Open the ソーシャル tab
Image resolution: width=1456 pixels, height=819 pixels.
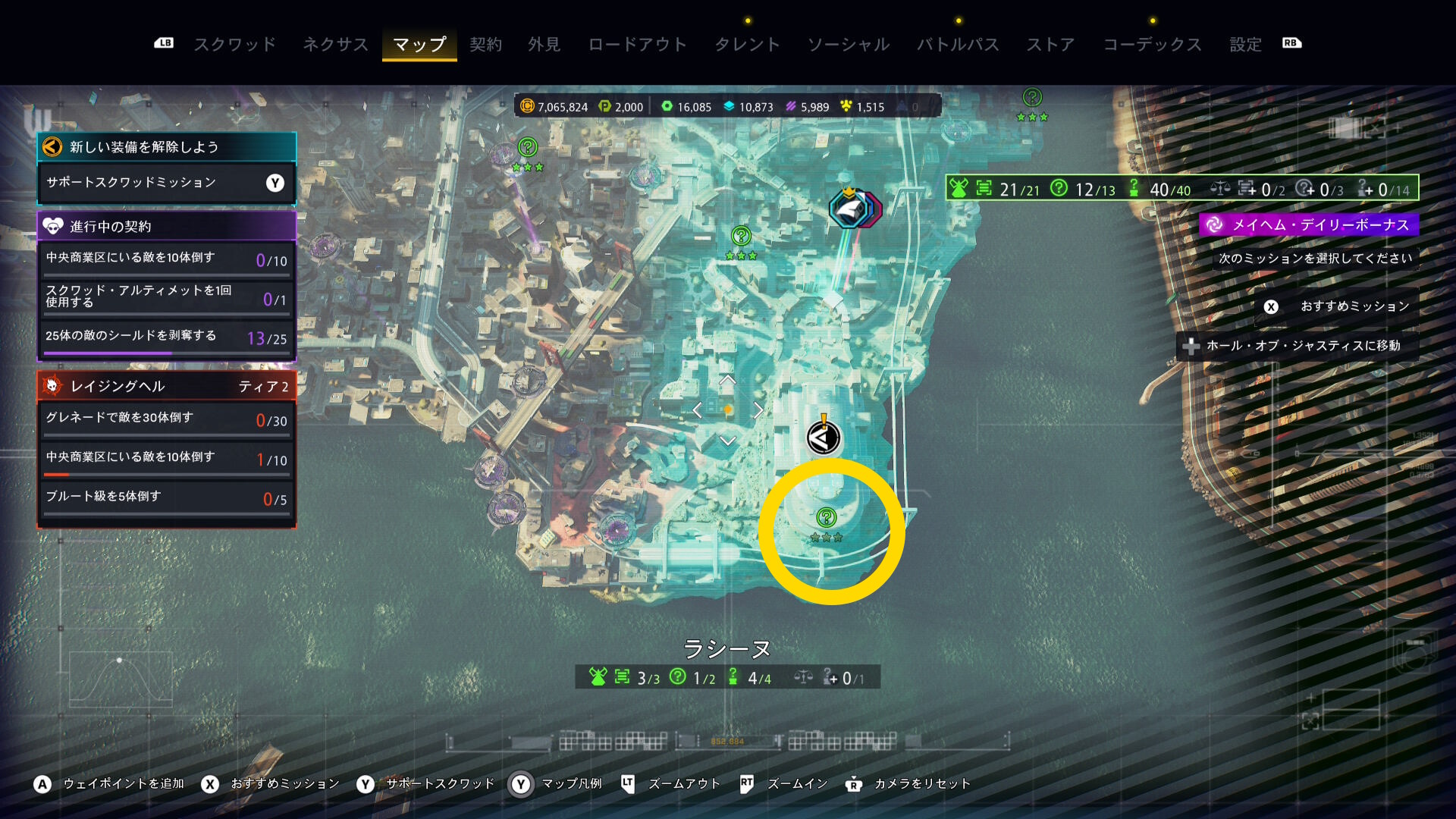pyautogui.click(x=848, y=44)
